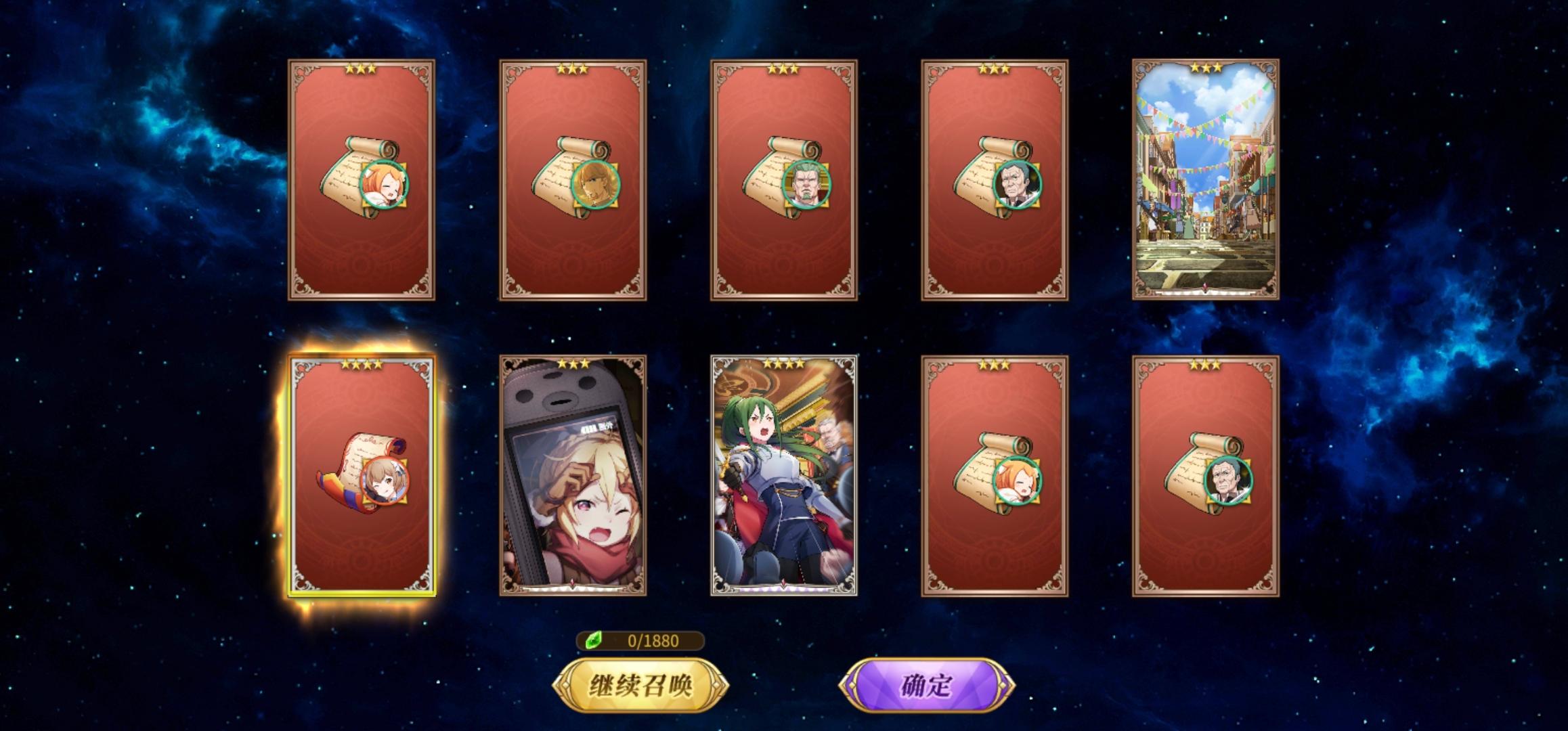Click the three stars above the town card

(x=1206, y=68)
